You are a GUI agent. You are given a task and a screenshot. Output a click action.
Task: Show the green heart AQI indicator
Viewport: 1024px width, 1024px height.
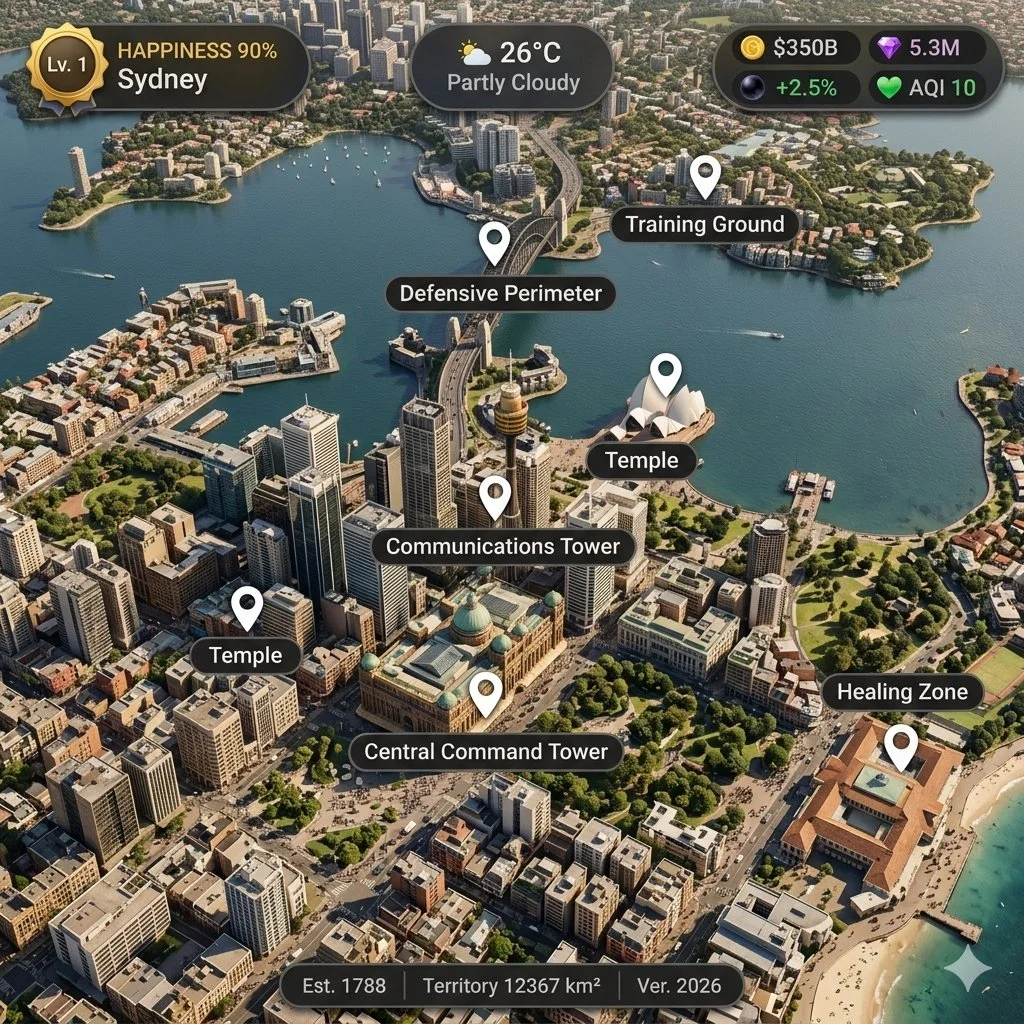[926, 87]
